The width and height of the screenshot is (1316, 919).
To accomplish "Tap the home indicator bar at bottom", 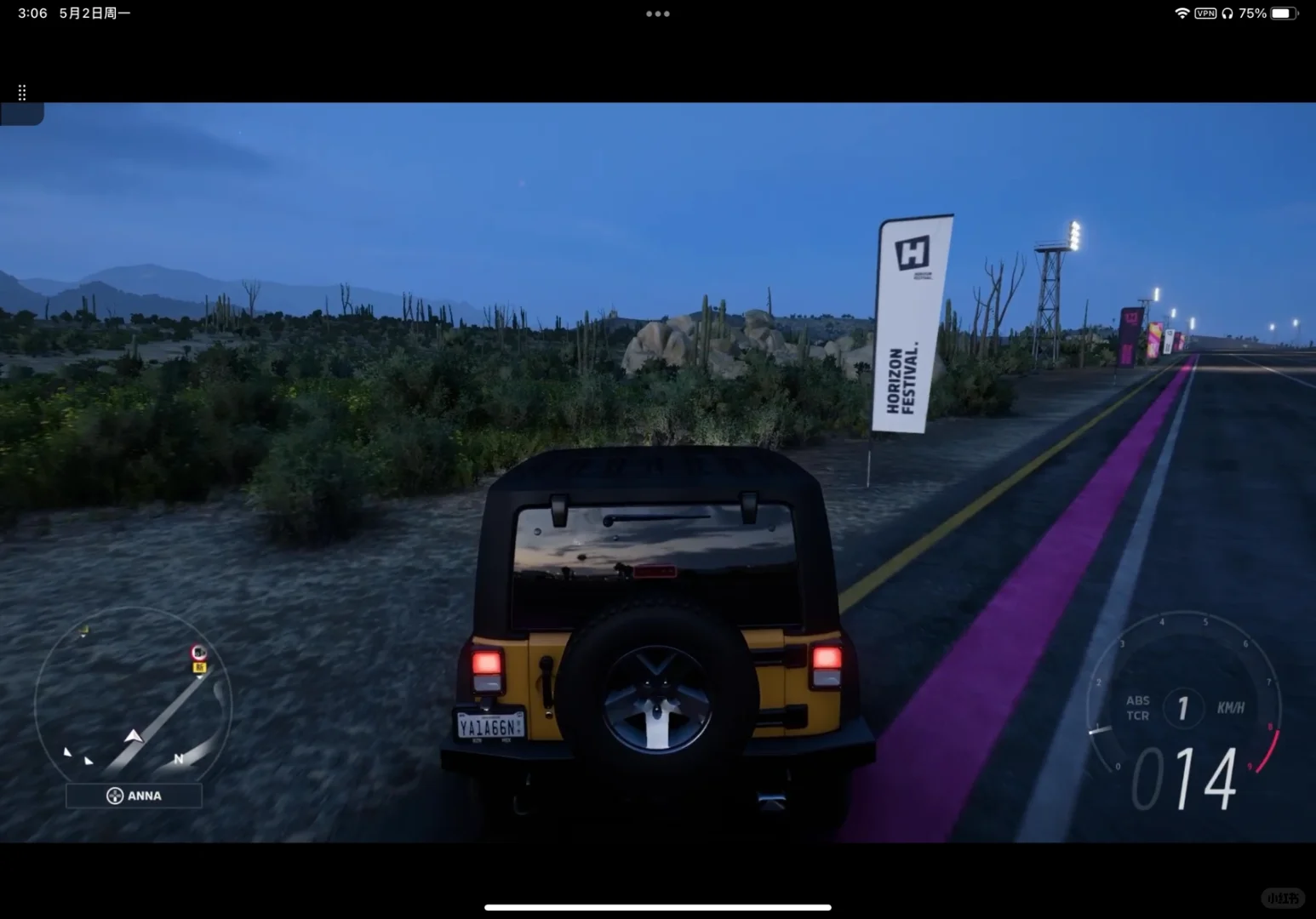I will tap(658, 907).
